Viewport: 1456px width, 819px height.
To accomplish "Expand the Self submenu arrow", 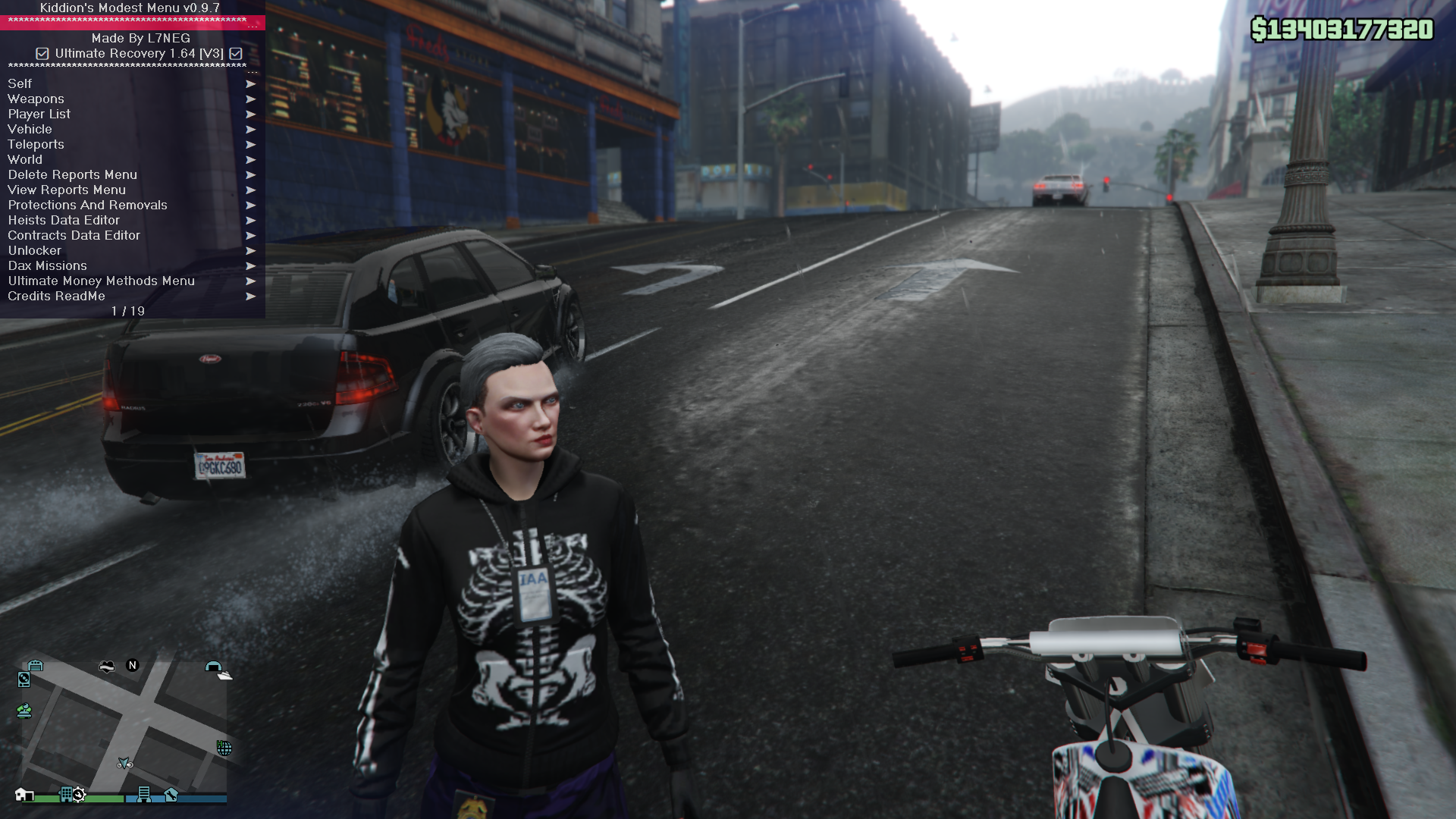I will tap(251, 84).
